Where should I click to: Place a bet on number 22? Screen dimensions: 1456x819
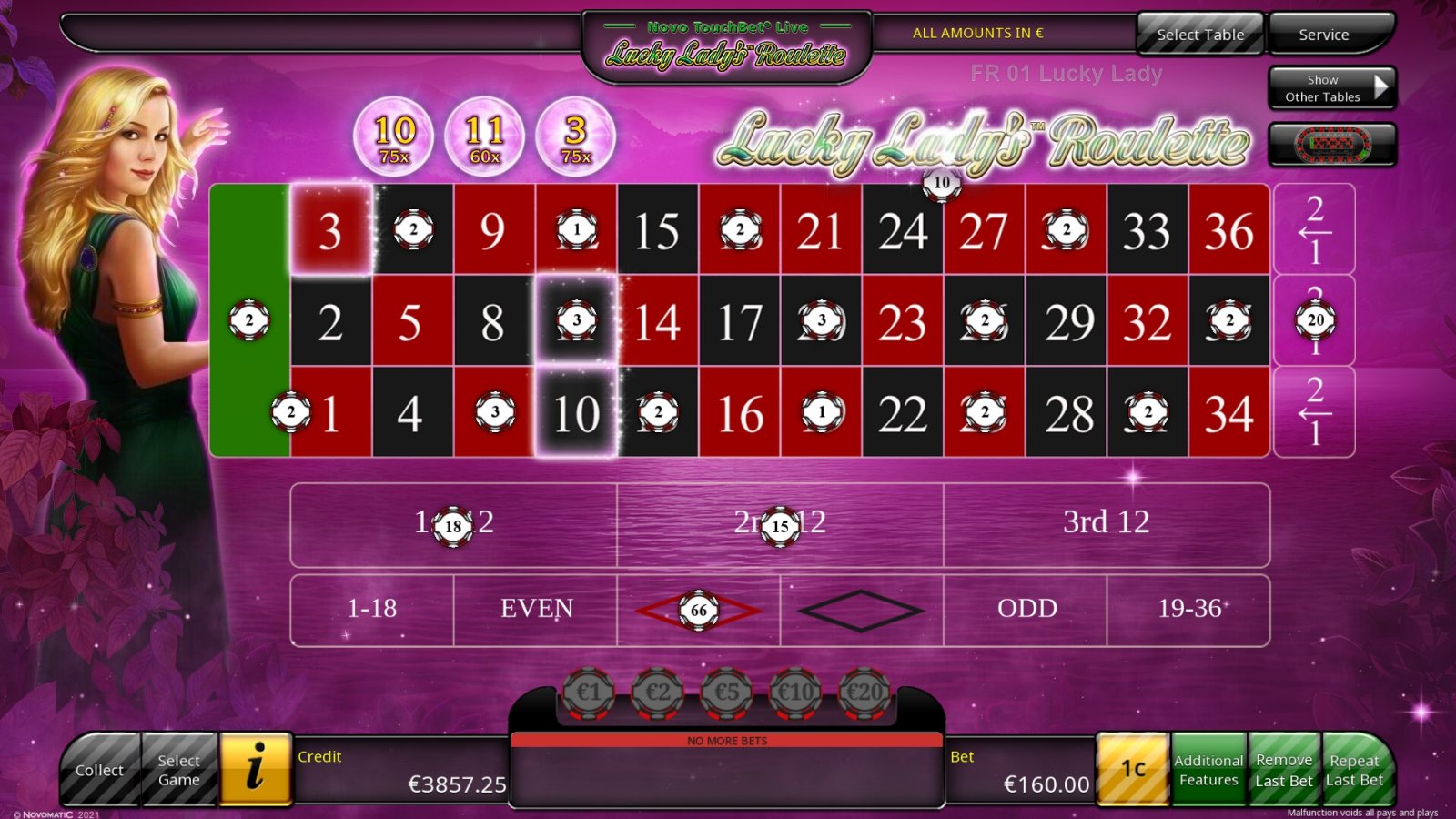point(904,414)
